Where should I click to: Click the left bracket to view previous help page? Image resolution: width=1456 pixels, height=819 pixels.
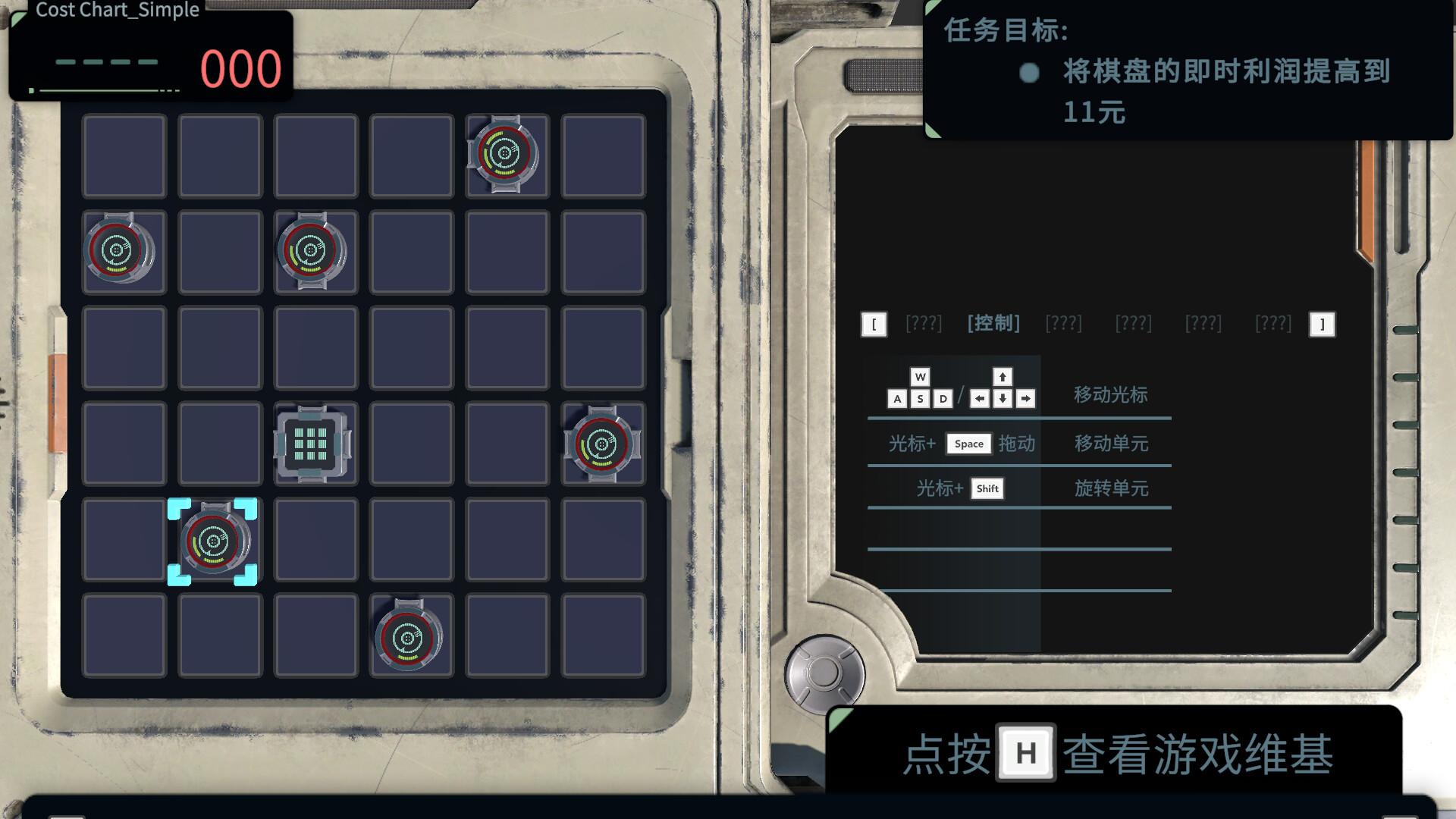(x=874, y=323)
